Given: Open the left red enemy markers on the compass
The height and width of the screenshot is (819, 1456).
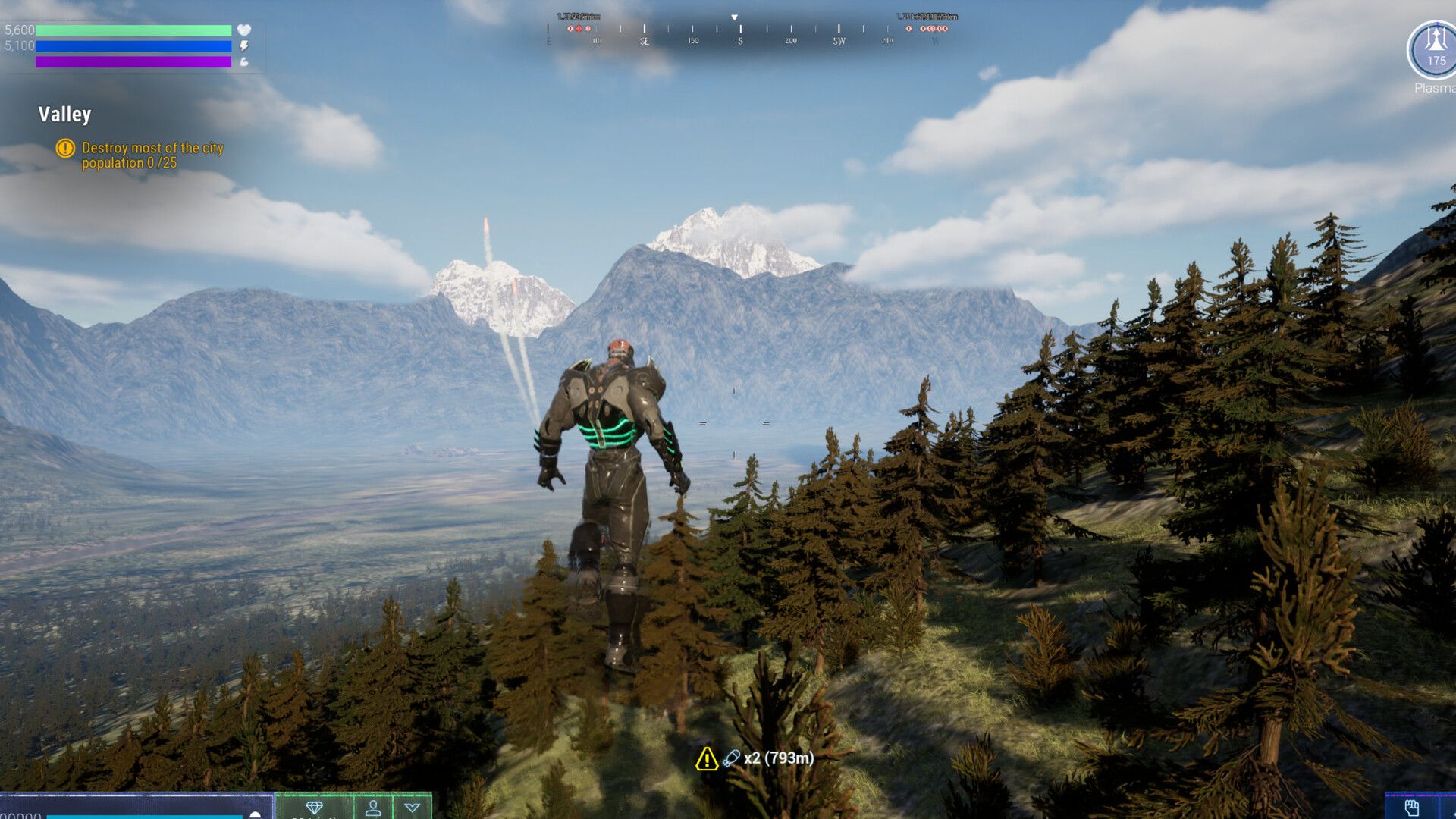Looking at the screenshot, I should pos(578,29).
